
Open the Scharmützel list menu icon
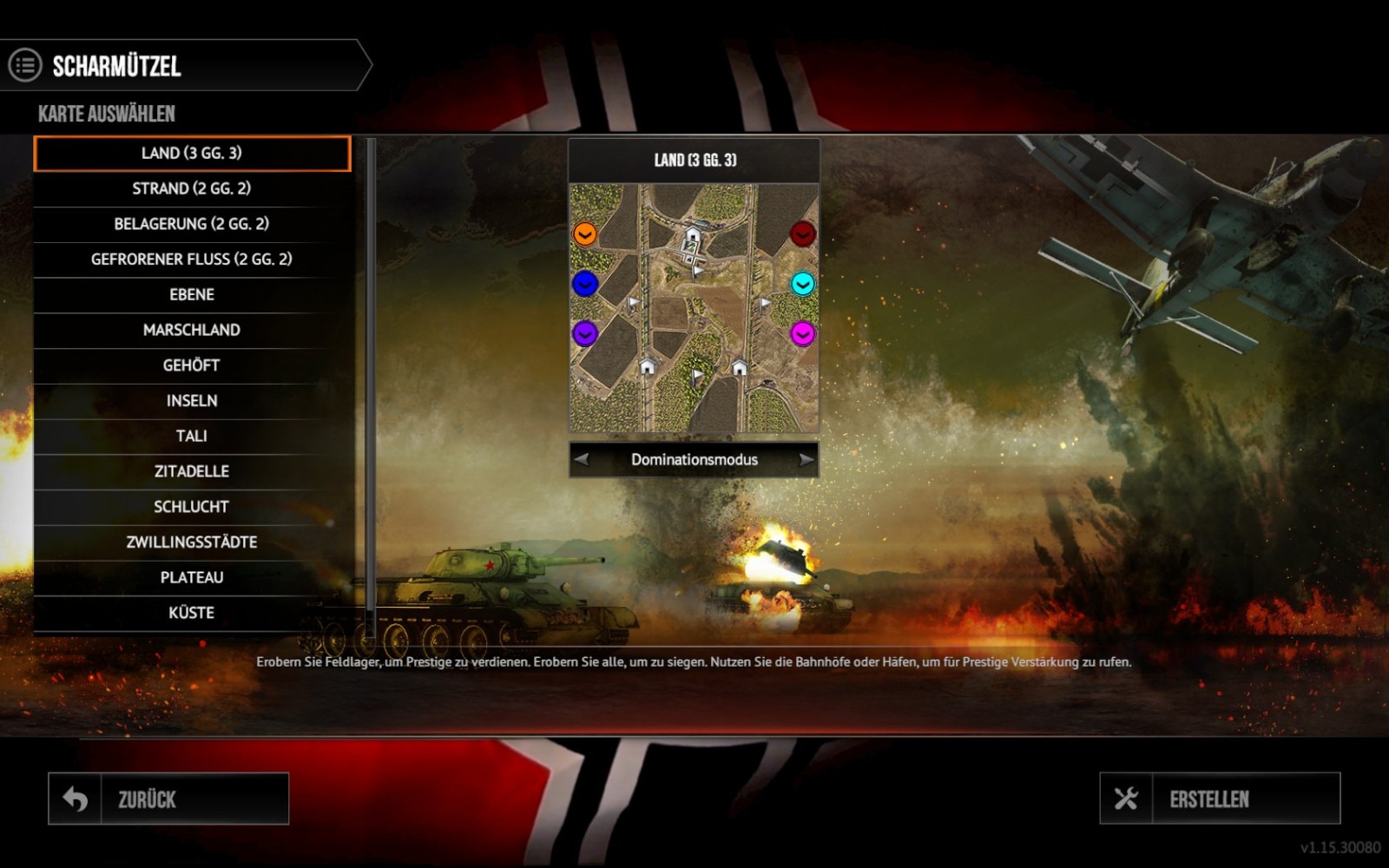[x=25, y=65]
